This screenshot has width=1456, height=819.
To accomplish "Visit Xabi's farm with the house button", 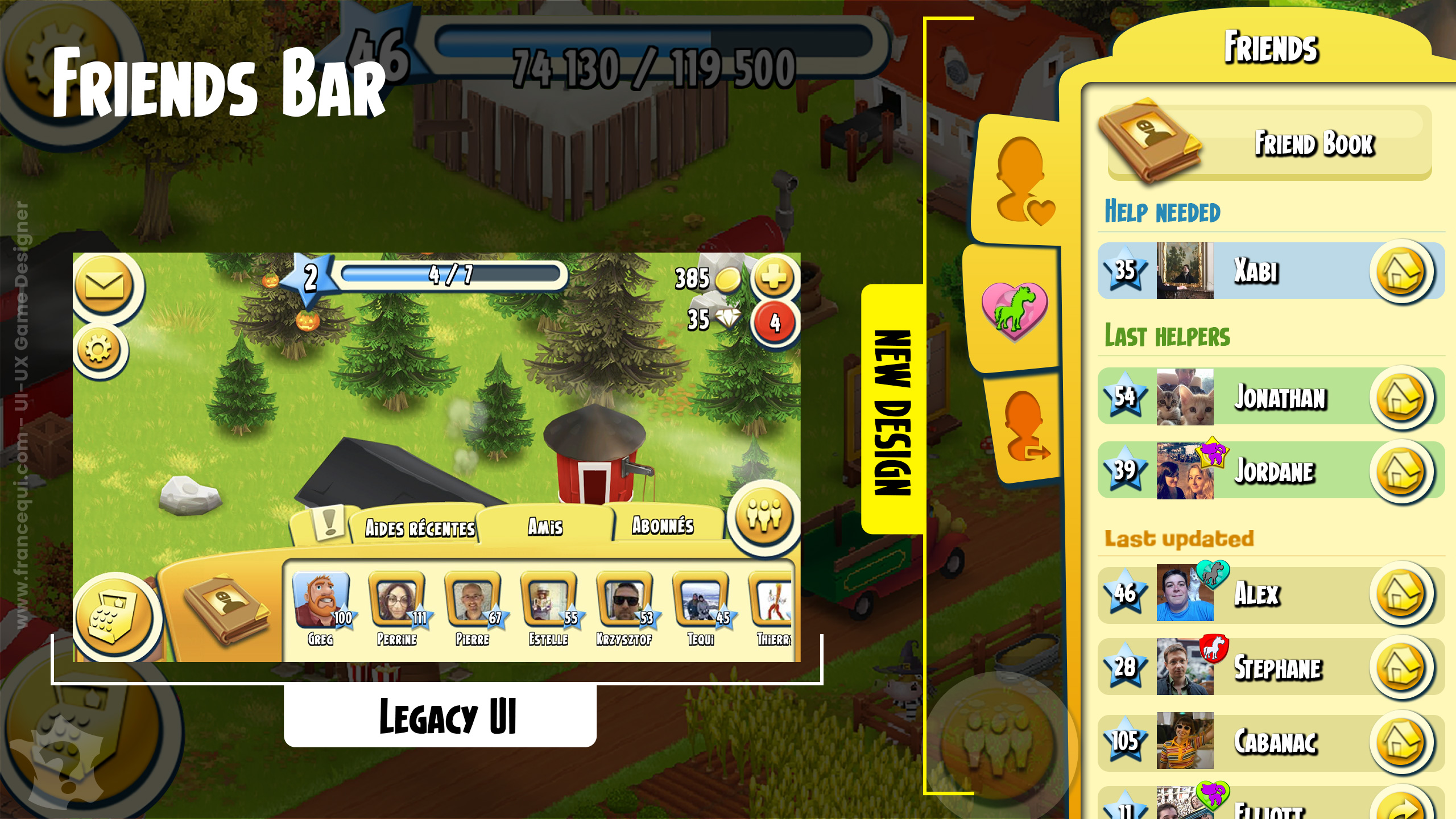I will coord(1401,272).
